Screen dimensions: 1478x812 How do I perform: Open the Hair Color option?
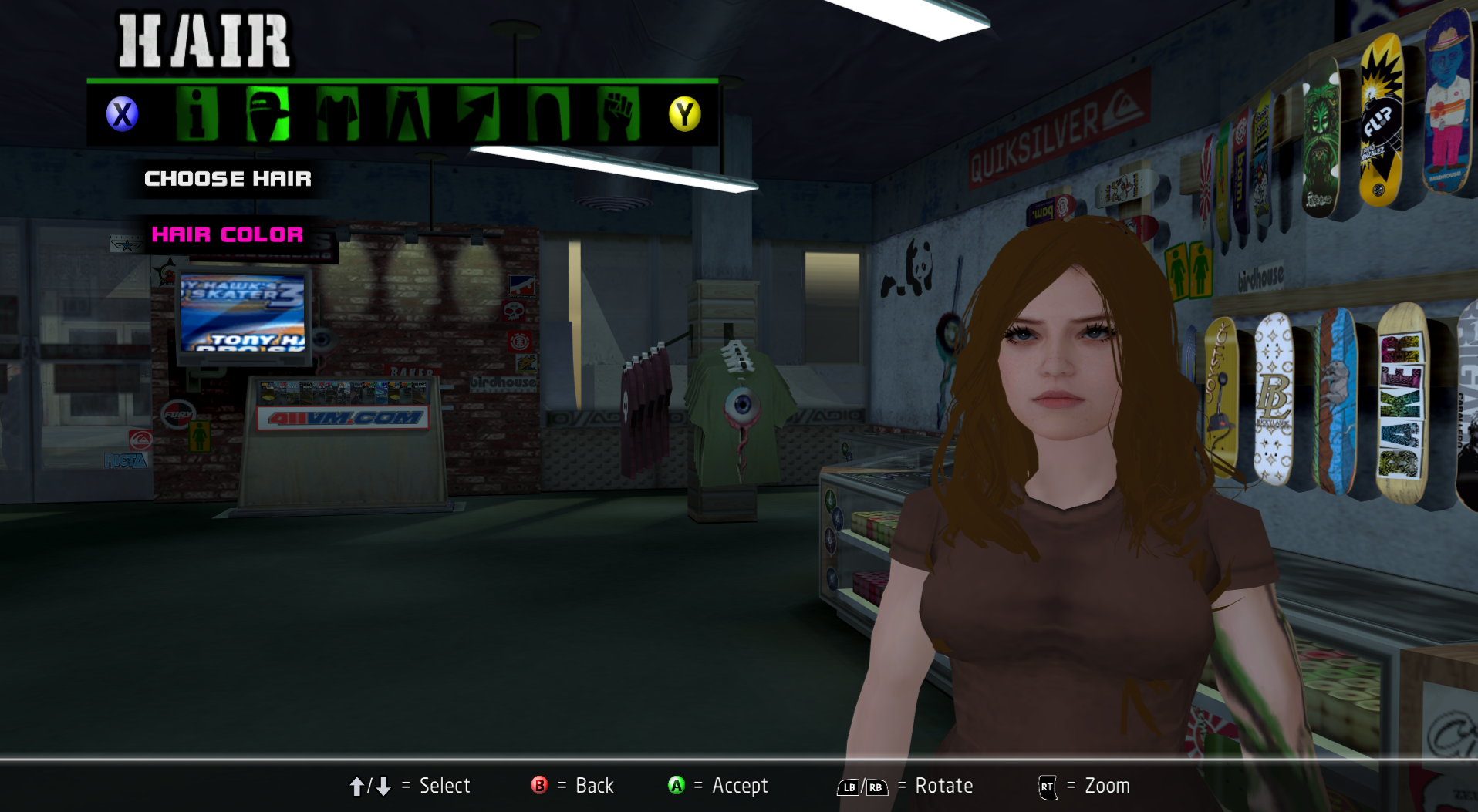click(x=228, y=234)
